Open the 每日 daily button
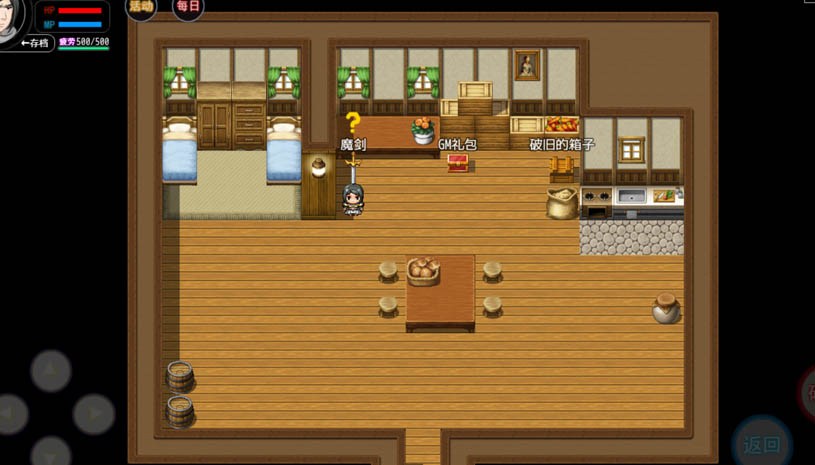 coord(188,7)
